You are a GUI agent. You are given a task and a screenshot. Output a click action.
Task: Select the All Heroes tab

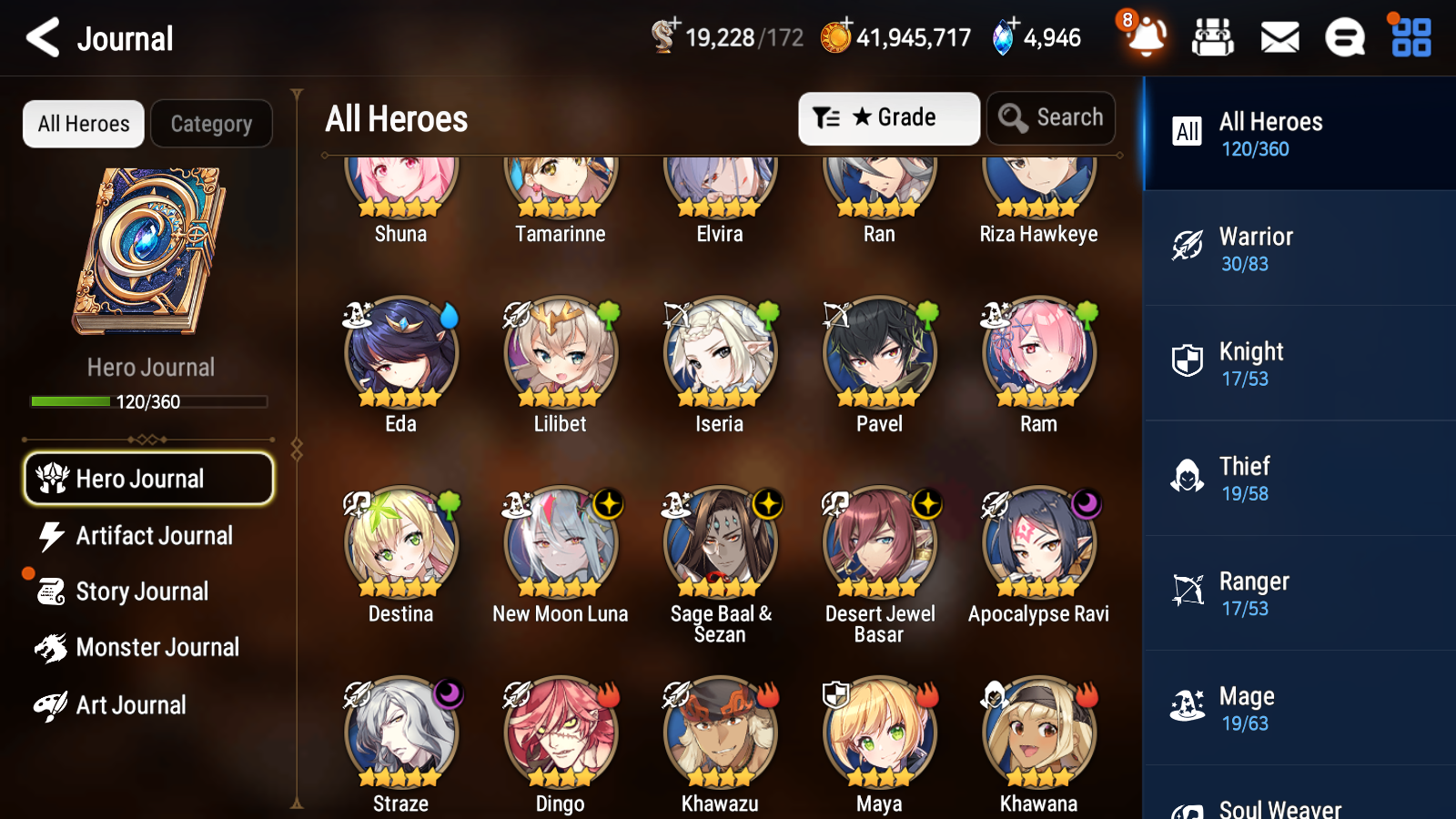(x=83, y=124)
